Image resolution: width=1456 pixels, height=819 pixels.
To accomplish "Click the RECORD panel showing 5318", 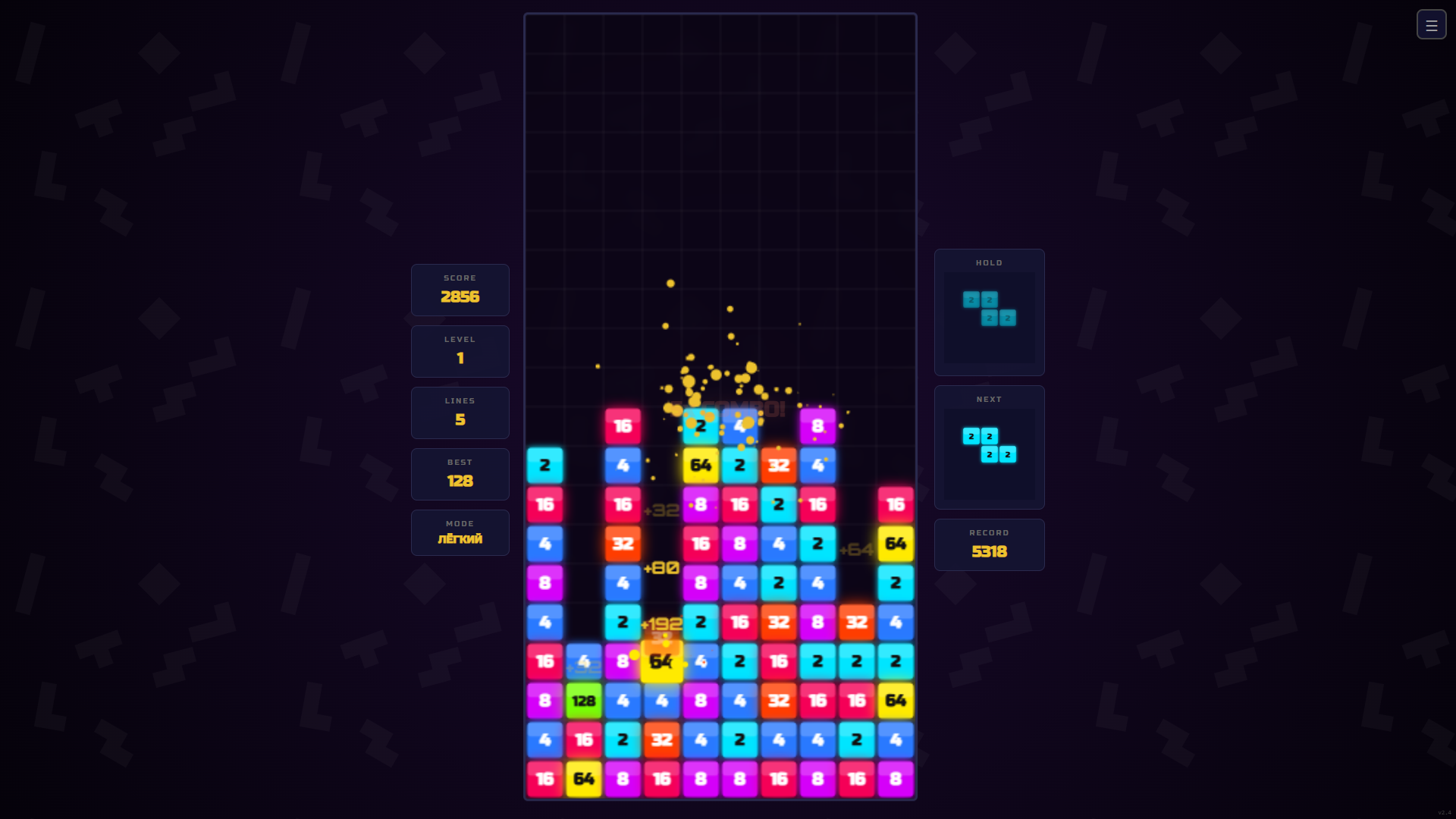I will (x=989, y=544).
